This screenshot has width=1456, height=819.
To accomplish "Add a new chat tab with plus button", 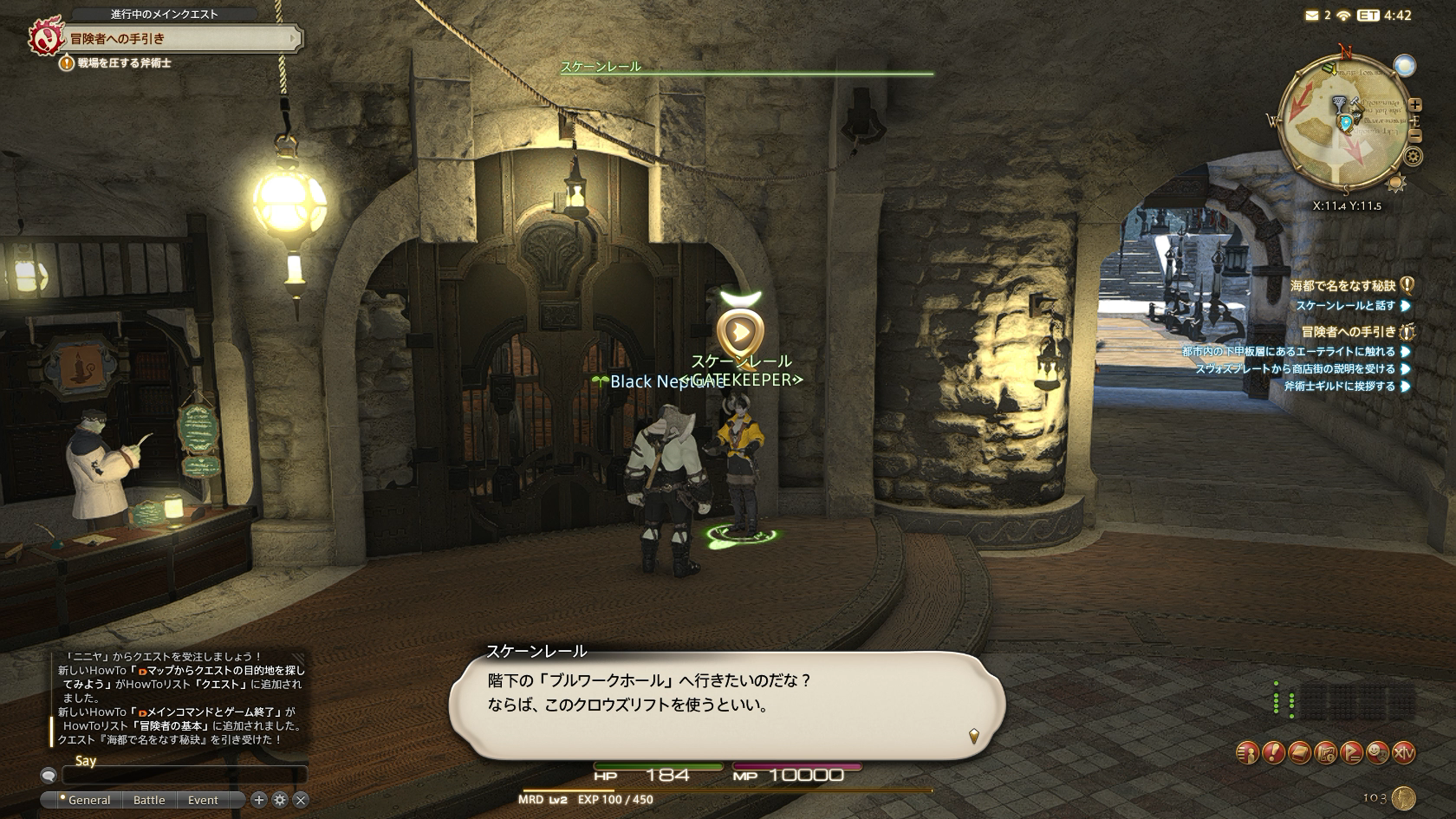I will click(258, 800).
